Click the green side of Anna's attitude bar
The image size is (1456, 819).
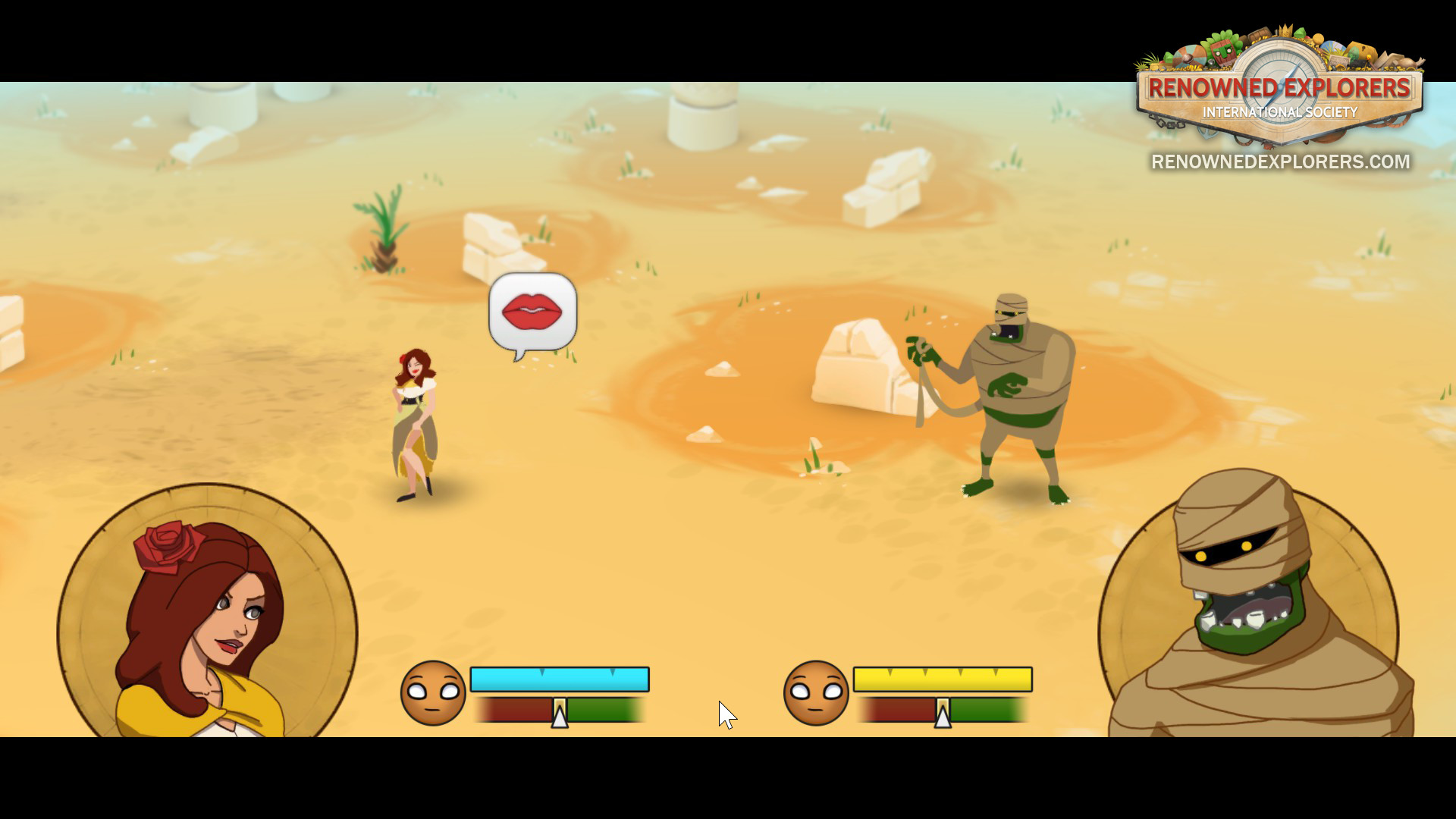click(x=607, y=711)
